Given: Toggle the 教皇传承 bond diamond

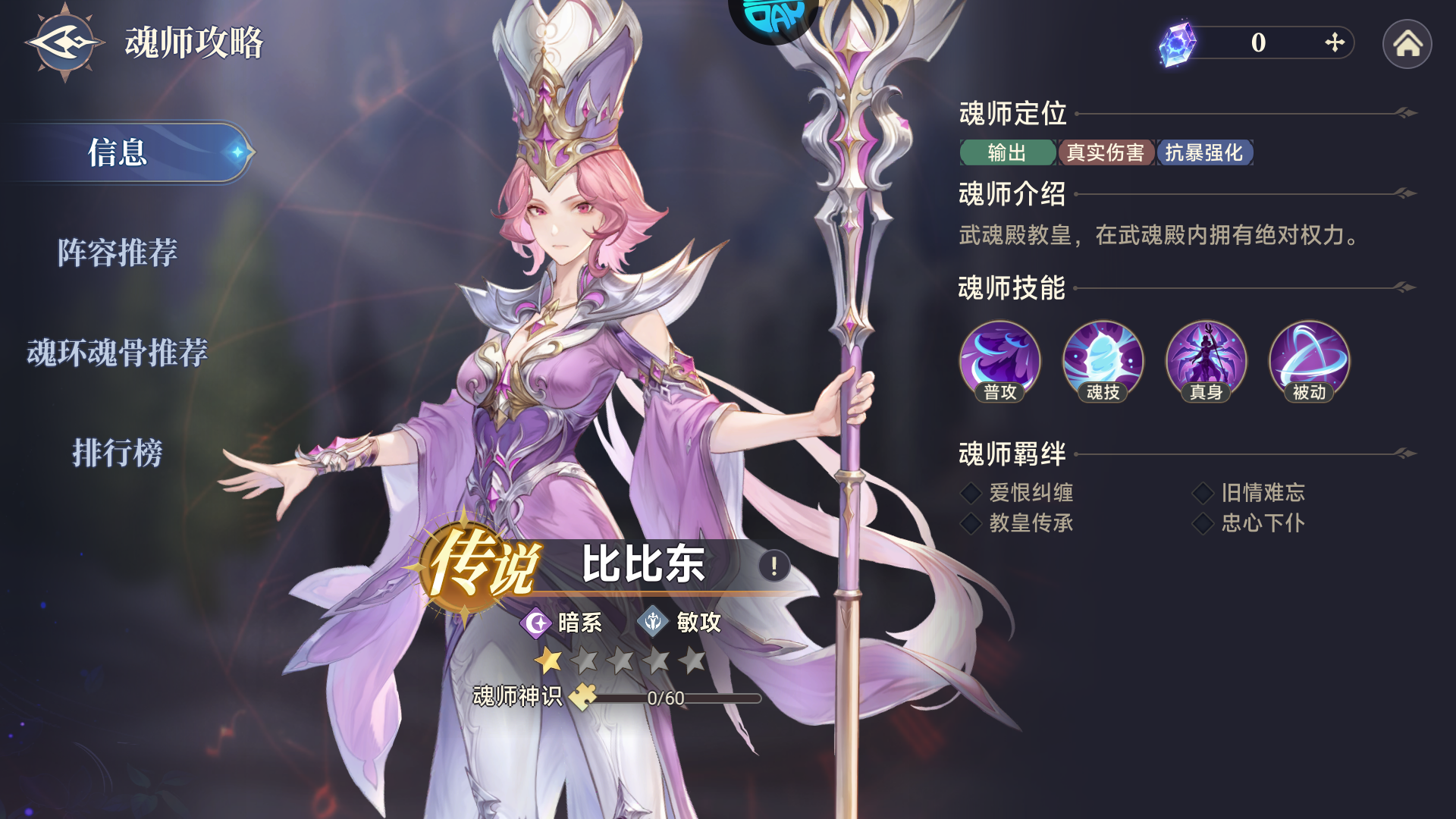Looking at the screenshot, I should point(971,523).
